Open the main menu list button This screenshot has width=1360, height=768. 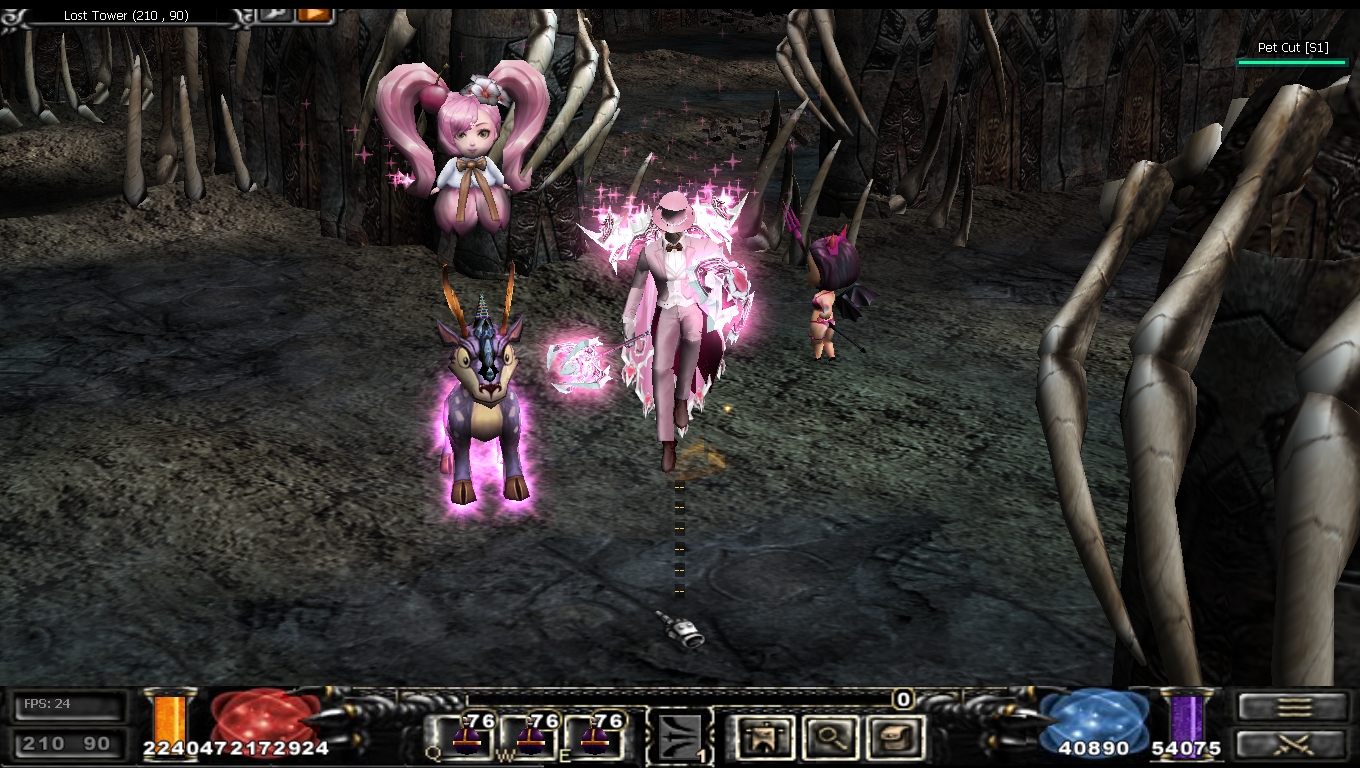pos(1293,707)
